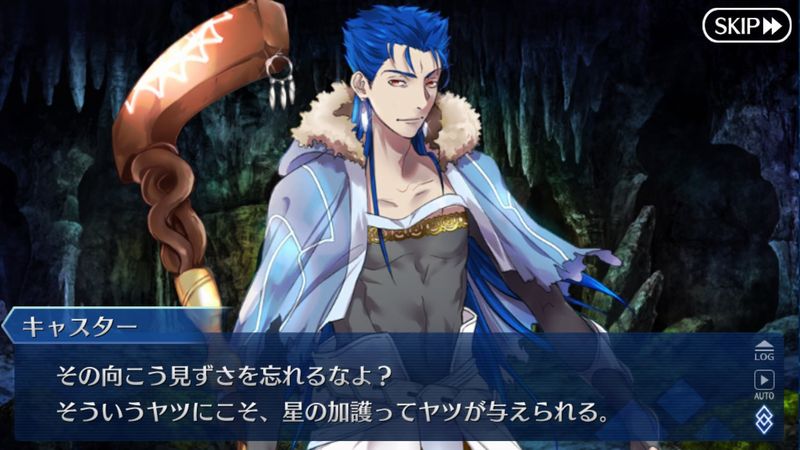800x450 pixels.
Task: Toggle AUTO dialogue playback
Action: [x=763, y=384]
